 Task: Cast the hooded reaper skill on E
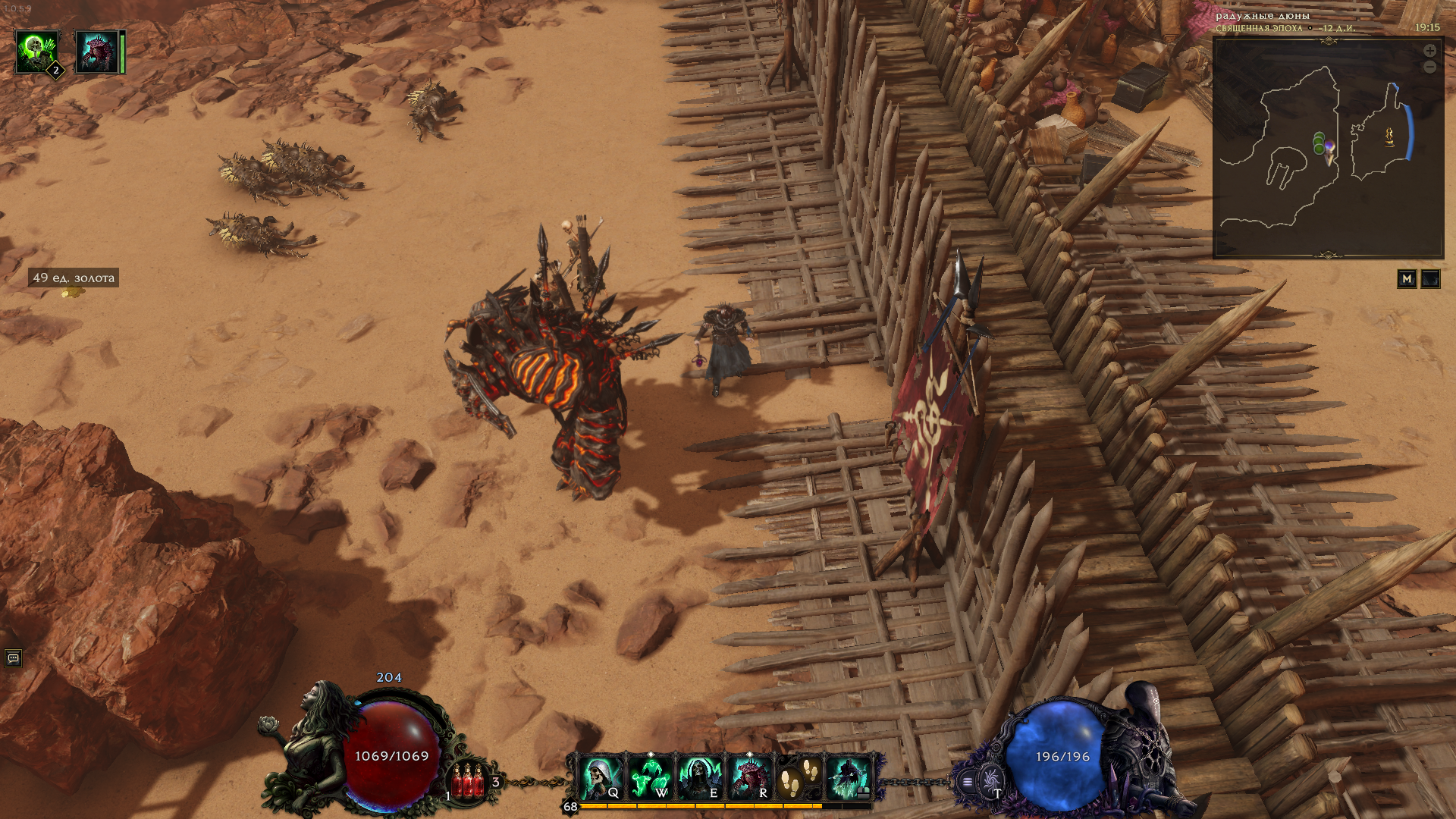coord(699,777)
